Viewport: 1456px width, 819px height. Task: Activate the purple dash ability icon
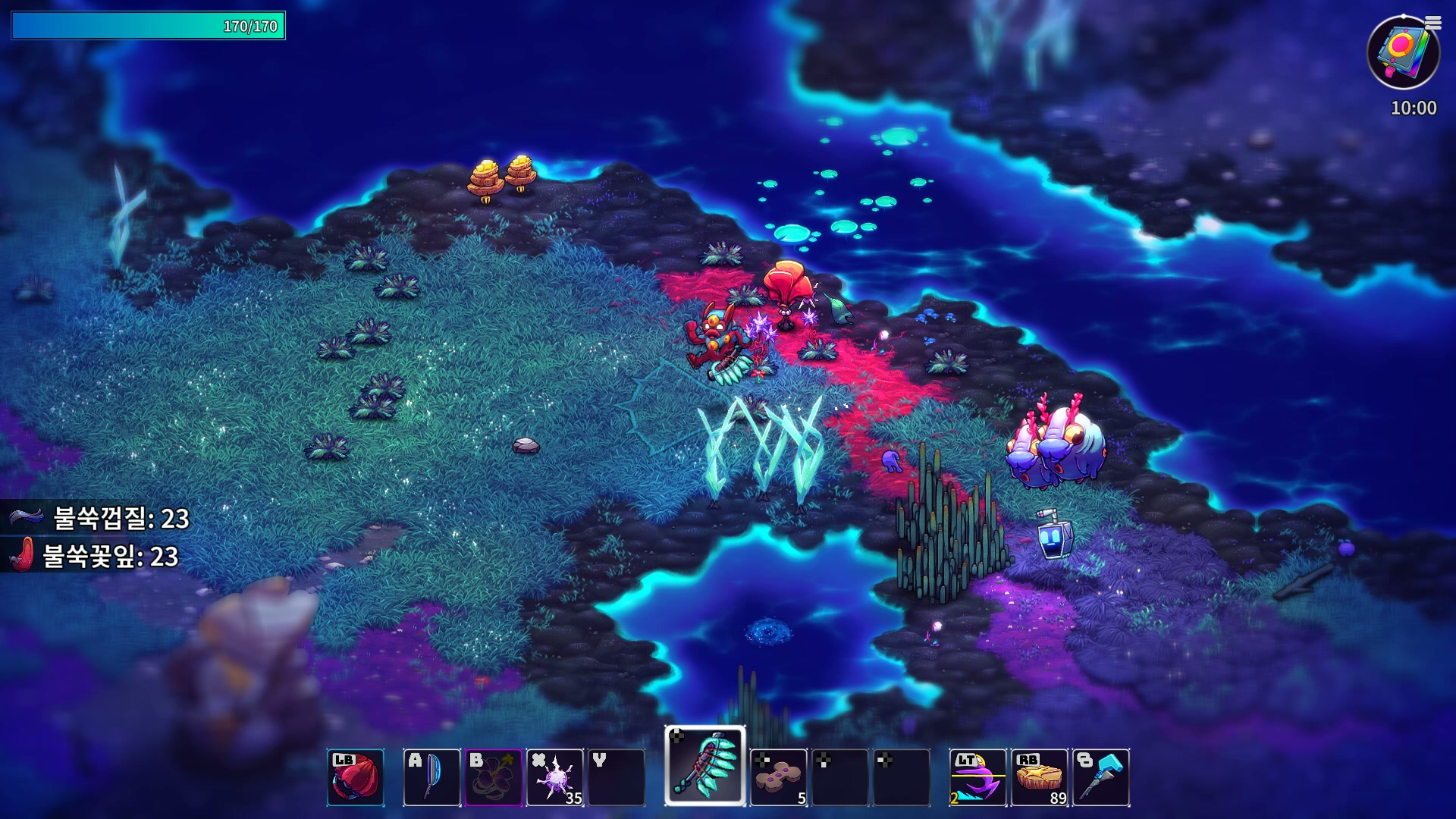pos(977,777)
